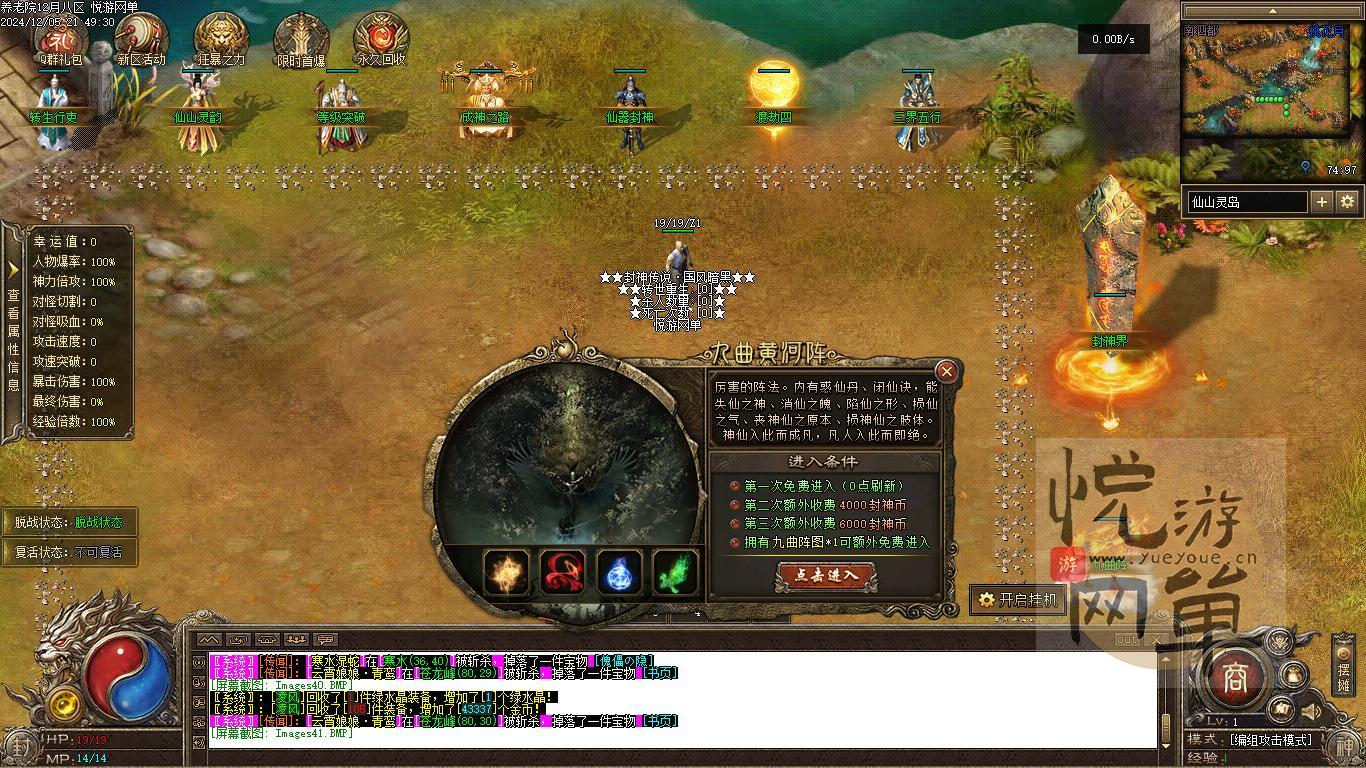Open the gear settings next to map name
This screenshot has width=1366, height=768.
point(1348,202)
